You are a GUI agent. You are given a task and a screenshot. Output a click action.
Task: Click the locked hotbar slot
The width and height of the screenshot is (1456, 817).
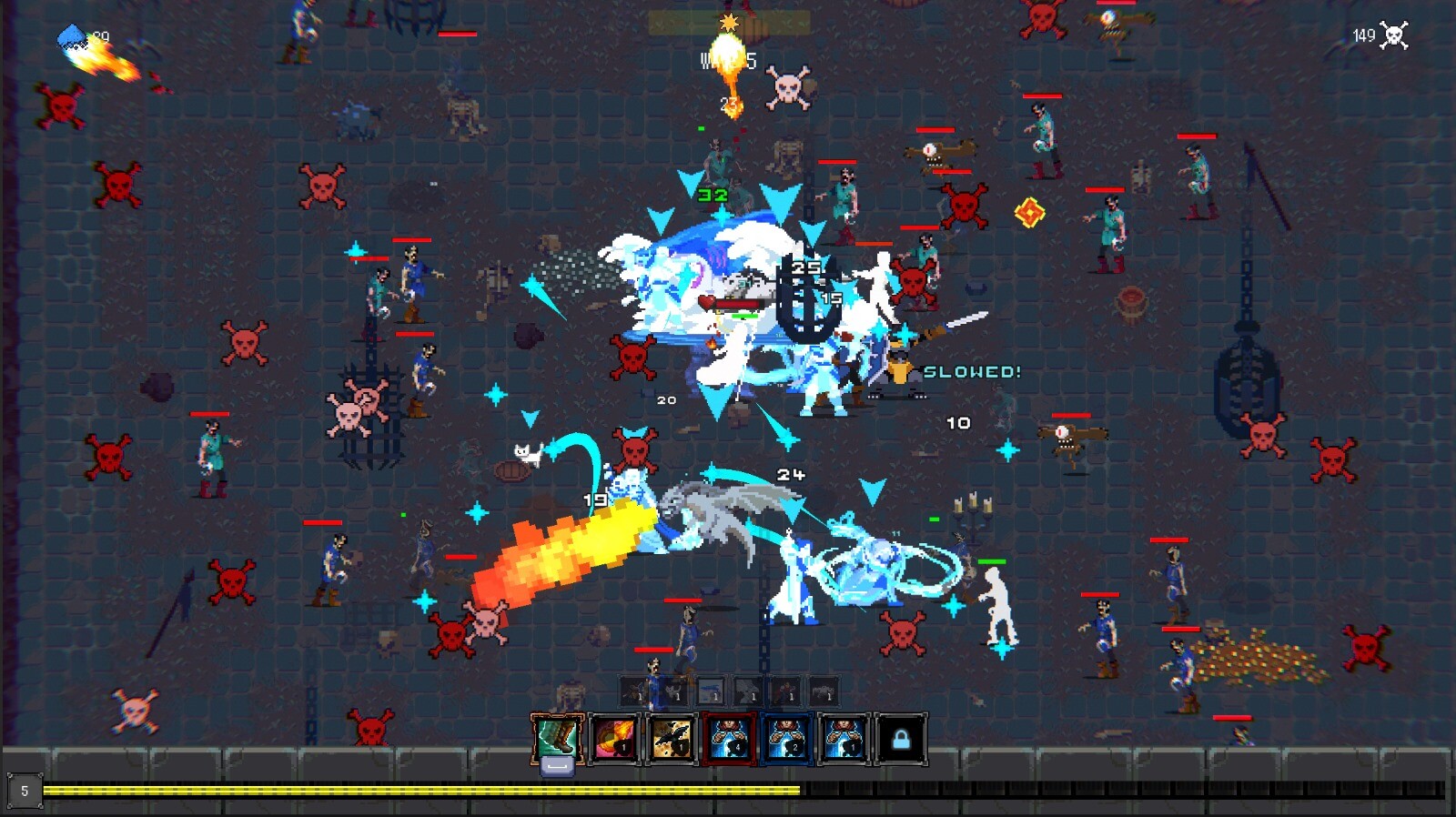pyautogui.click(x=899, y=737)
